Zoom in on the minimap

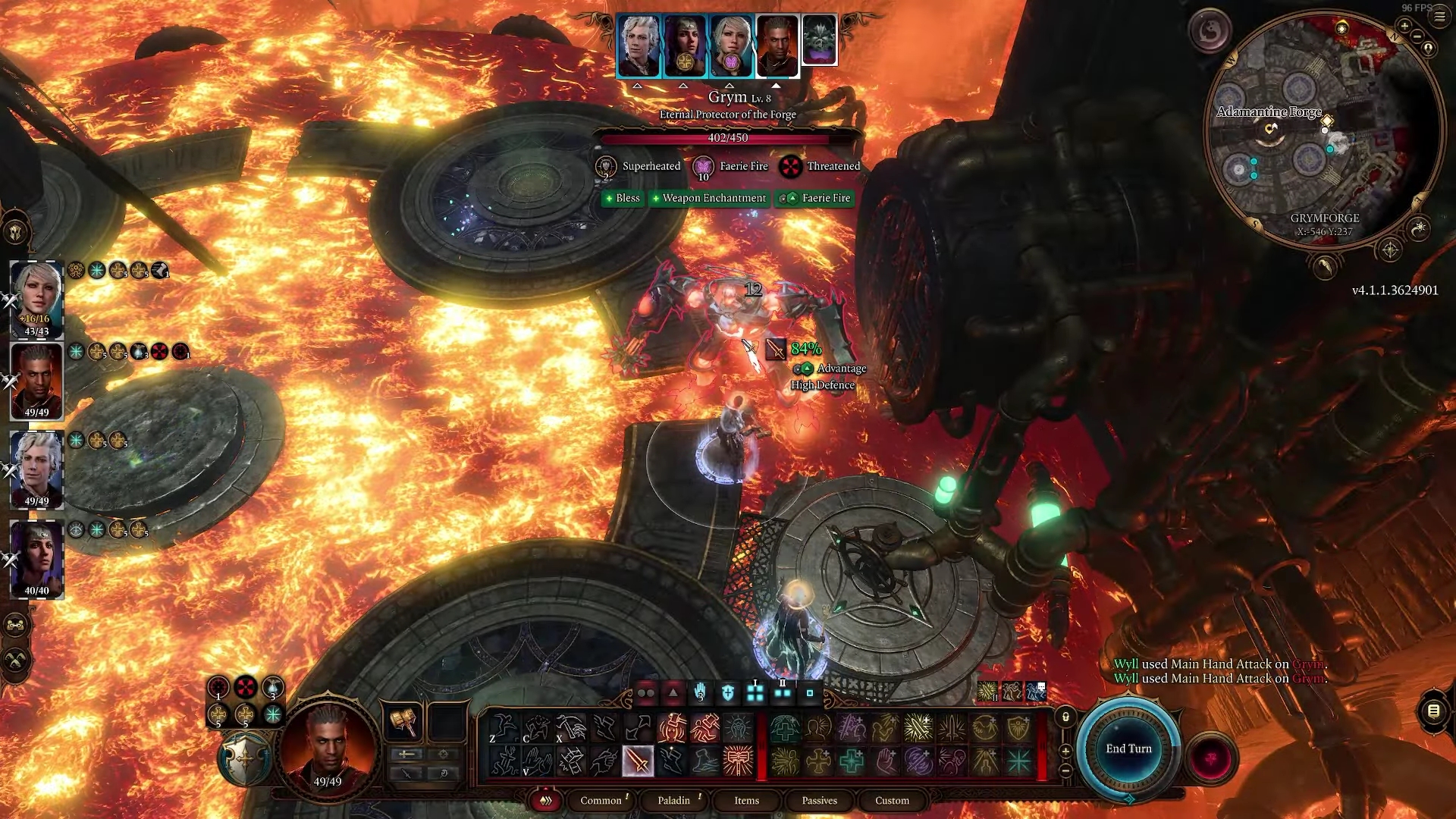[1404, 27]
